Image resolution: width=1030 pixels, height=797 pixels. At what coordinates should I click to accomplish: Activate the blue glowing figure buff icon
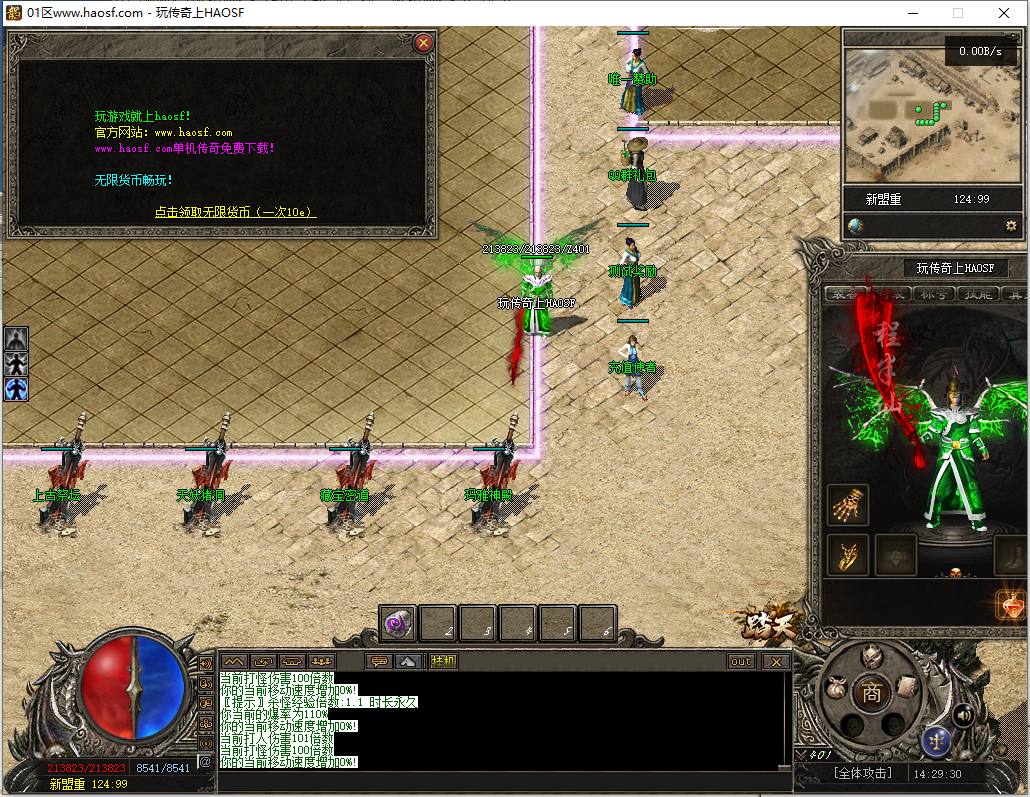(x=16, y=388)
